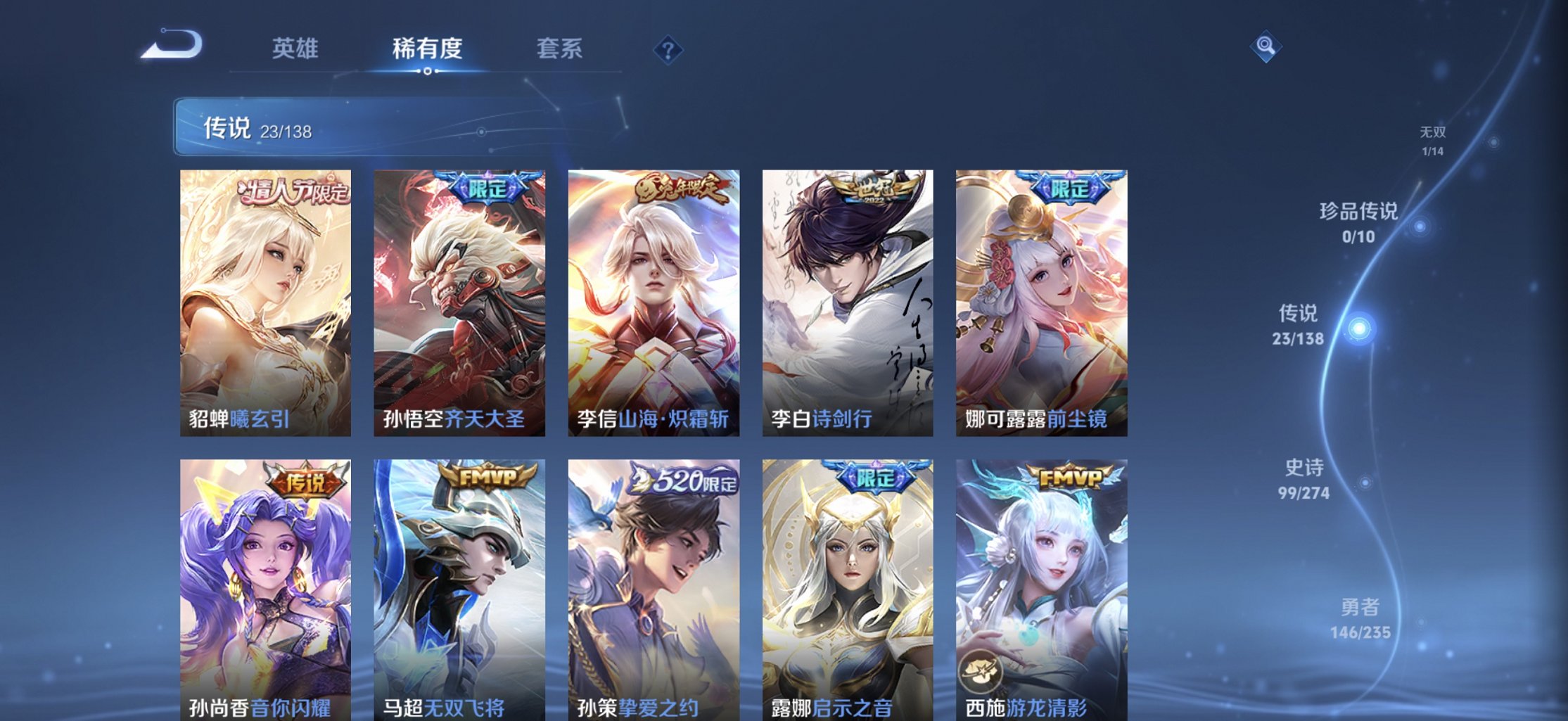Switch to the 套系 tab
This screenshot has height=721, width=1568.
(x=559, y=49)
